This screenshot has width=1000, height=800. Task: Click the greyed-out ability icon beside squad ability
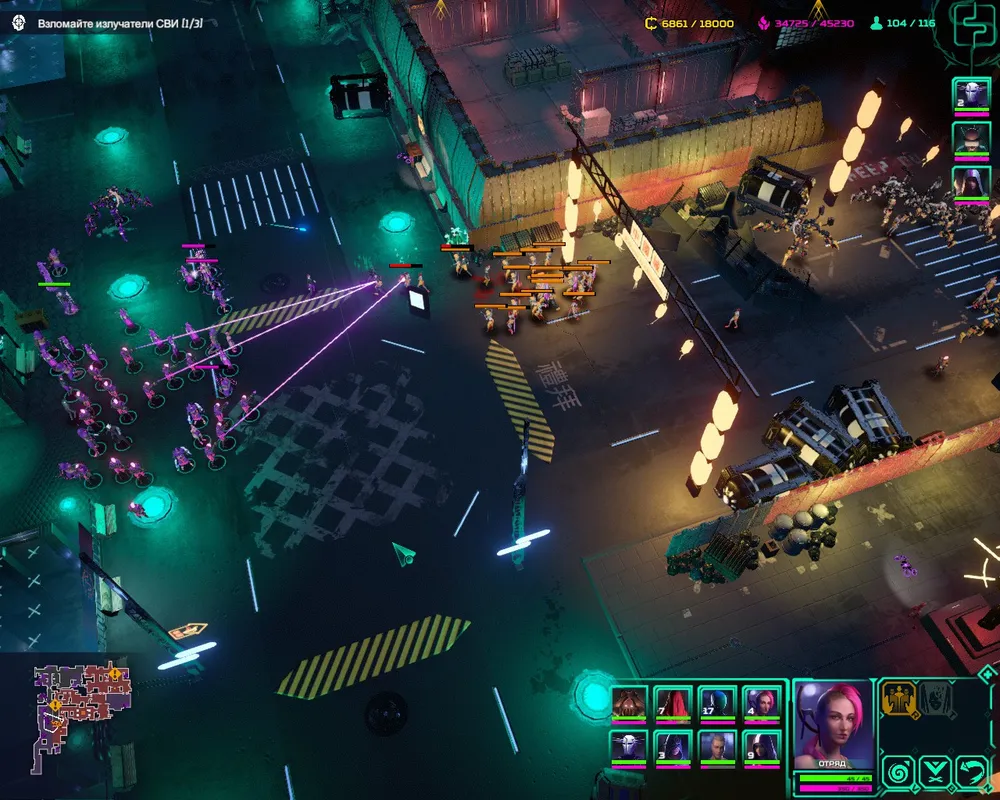pyautogui.click(x=936, y=699)
